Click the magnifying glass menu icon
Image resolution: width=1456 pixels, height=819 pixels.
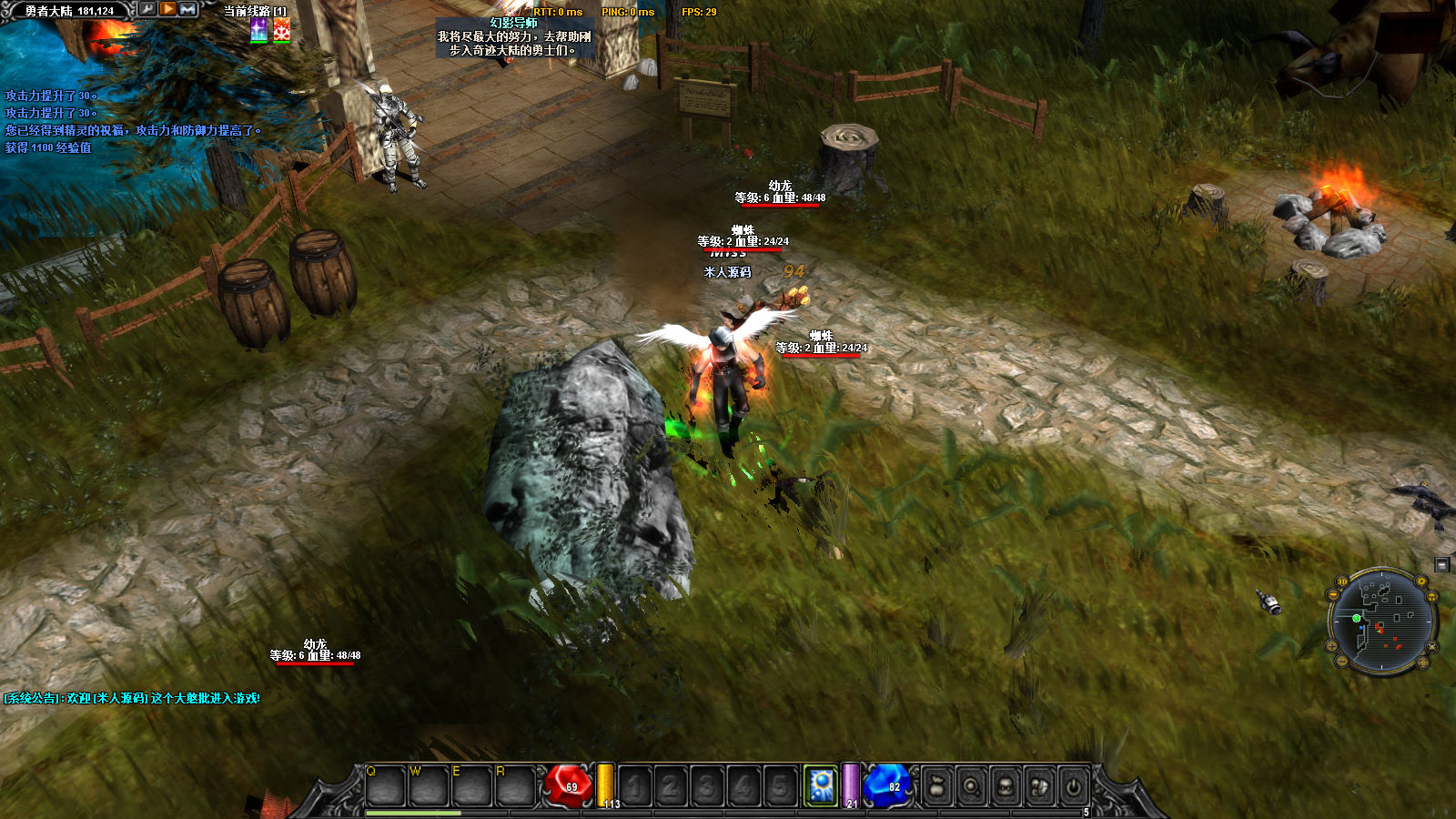971,786
